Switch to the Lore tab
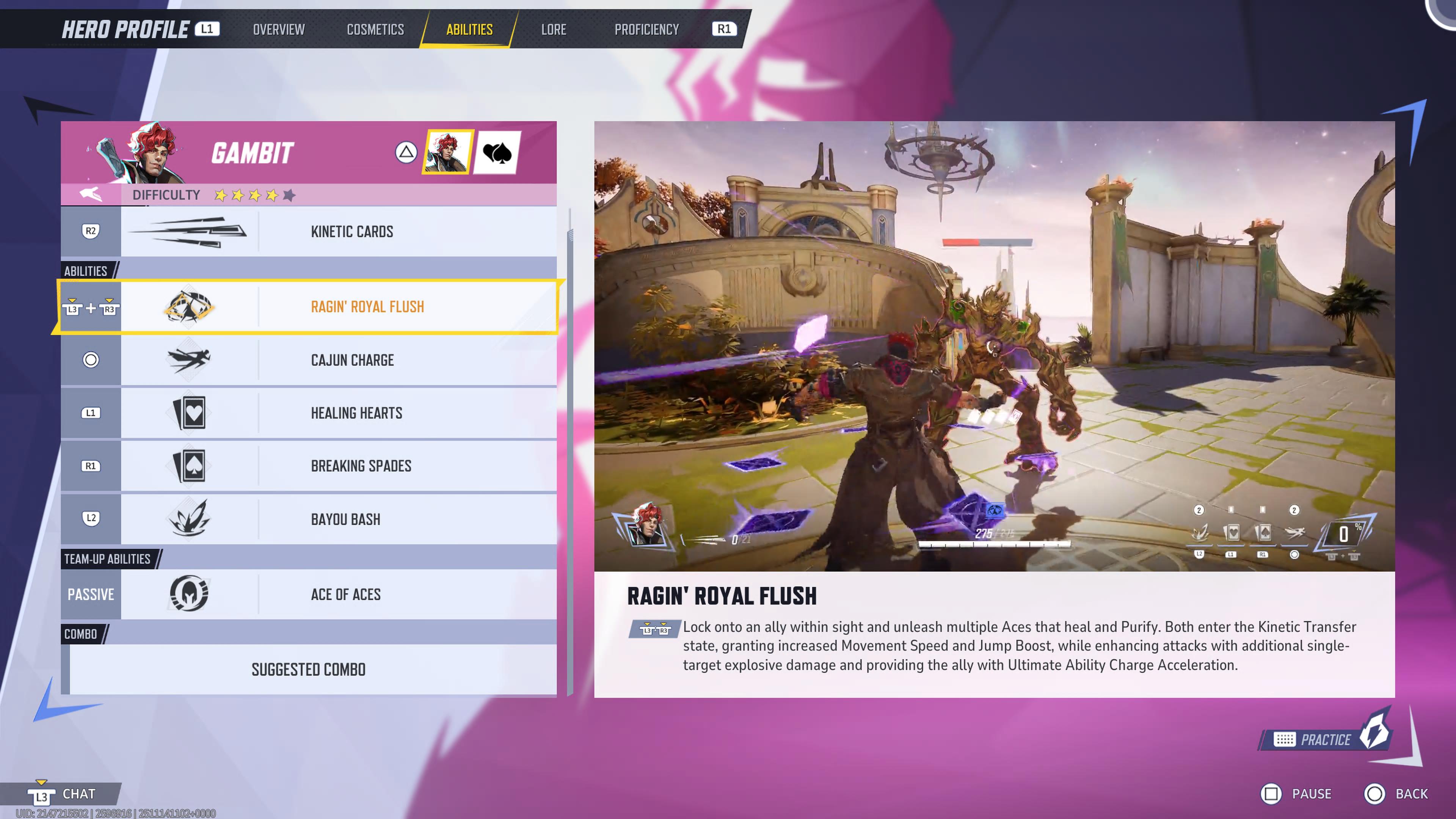The image size is (1456, 819). [x=554, y=30]
